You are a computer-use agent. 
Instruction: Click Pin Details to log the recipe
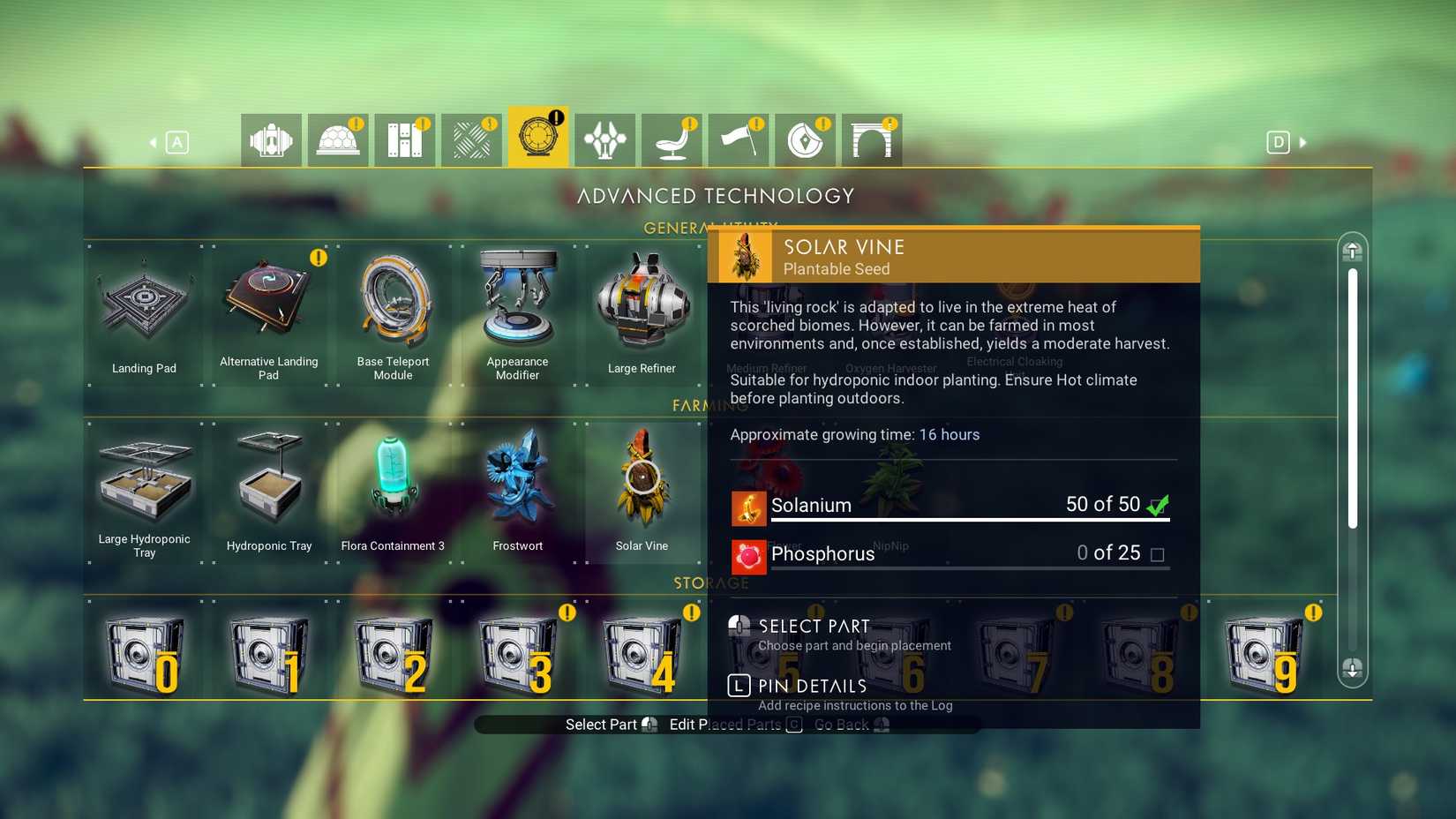(809, 686)
